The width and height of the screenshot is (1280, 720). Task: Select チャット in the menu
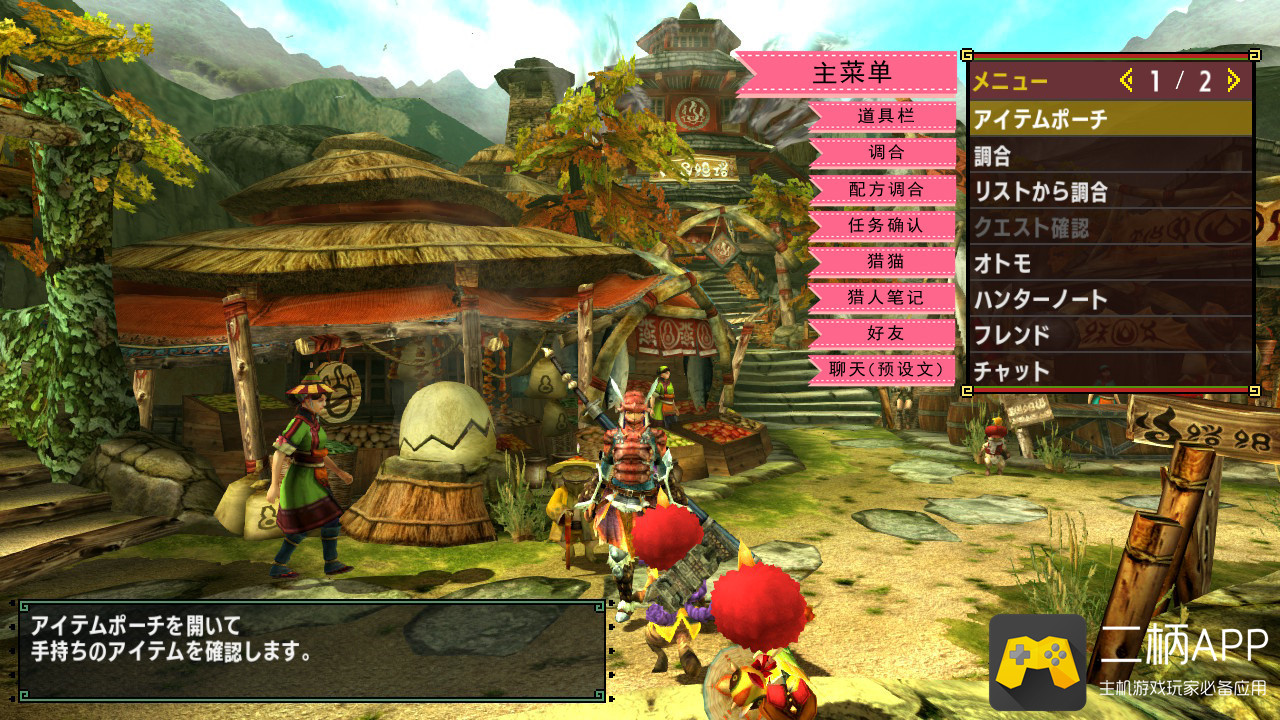click(1110, 371)
